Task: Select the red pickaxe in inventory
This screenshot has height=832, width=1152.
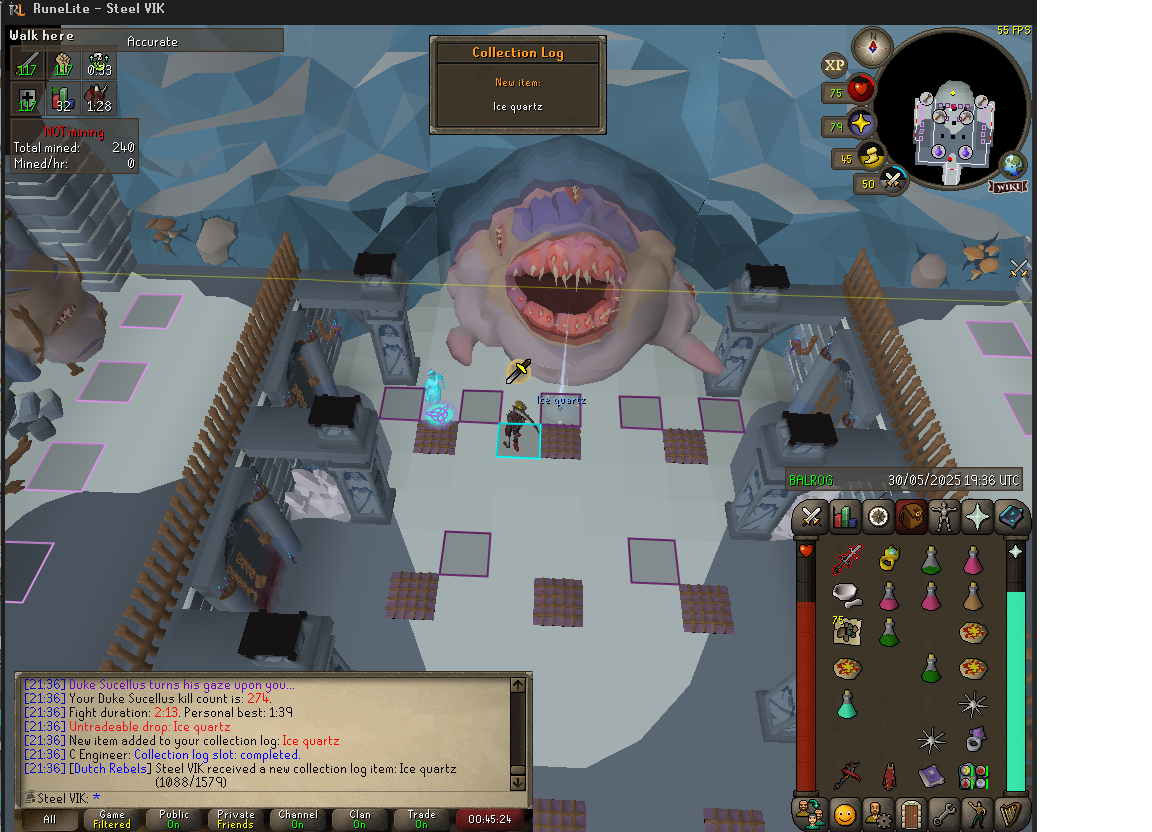Action: (847, 775)
